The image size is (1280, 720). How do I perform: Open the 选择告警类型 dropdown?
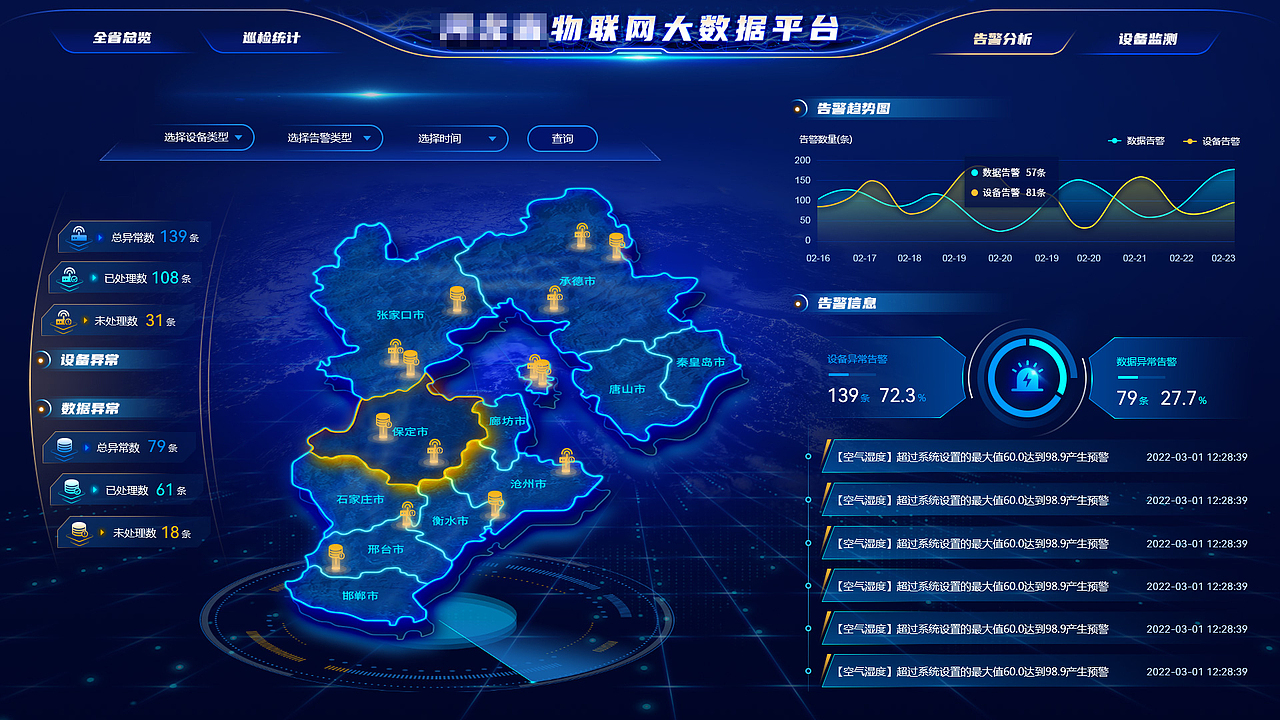330,138
